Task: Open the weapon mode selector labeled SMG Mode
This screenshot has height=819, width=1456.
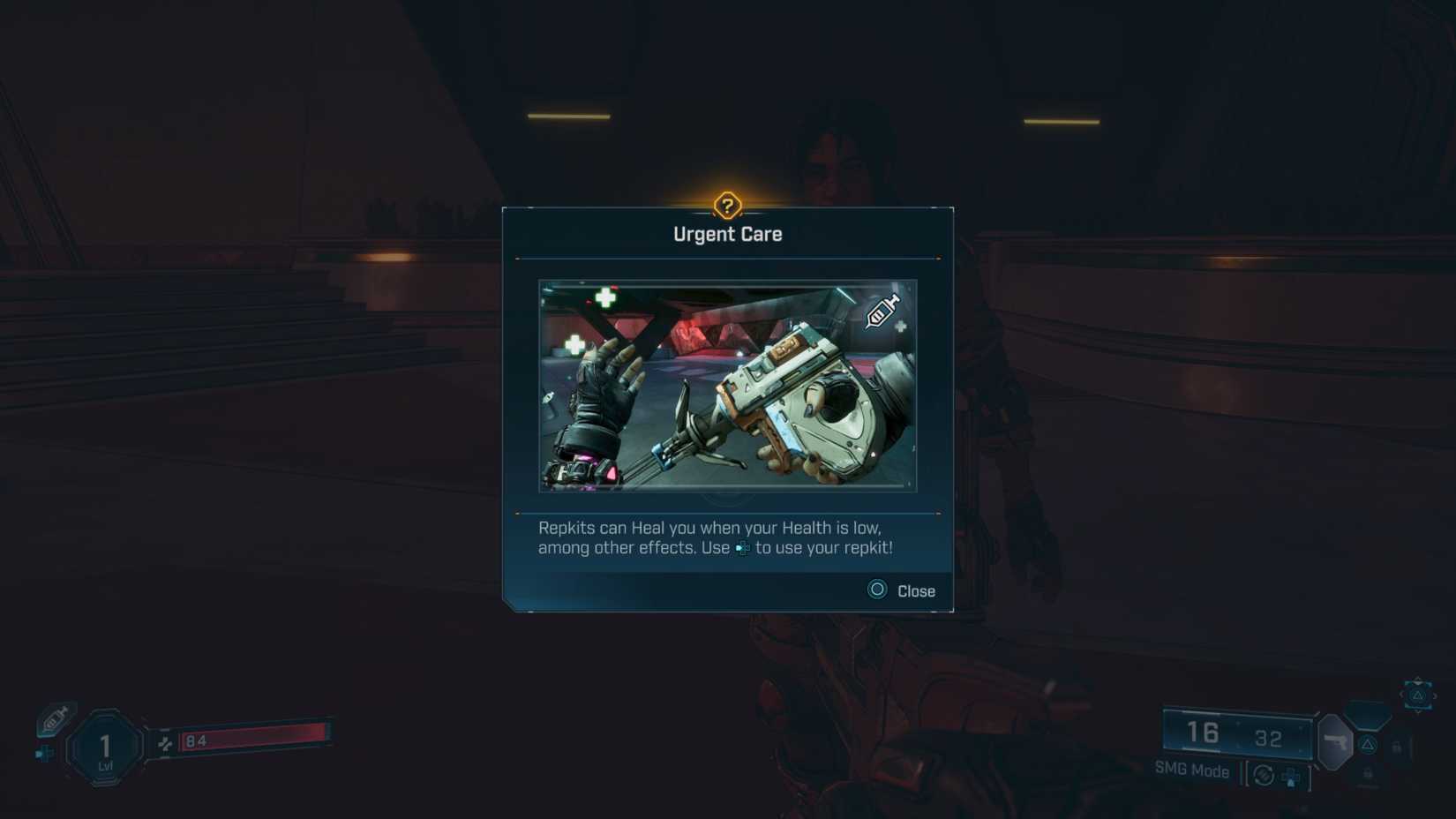Action: tap(1190, 770)
